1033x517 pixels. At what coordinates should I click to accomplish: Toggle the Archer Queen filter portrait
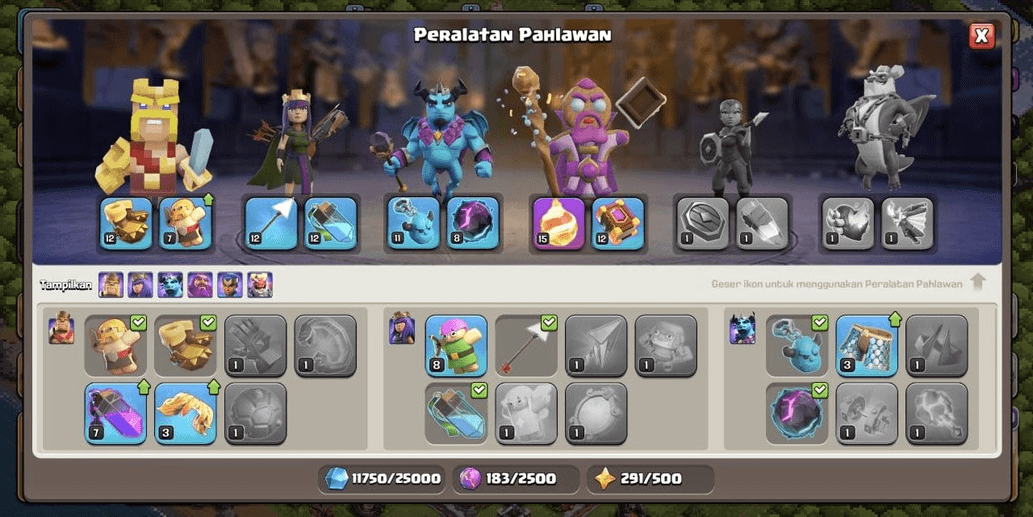click(140, 285)
